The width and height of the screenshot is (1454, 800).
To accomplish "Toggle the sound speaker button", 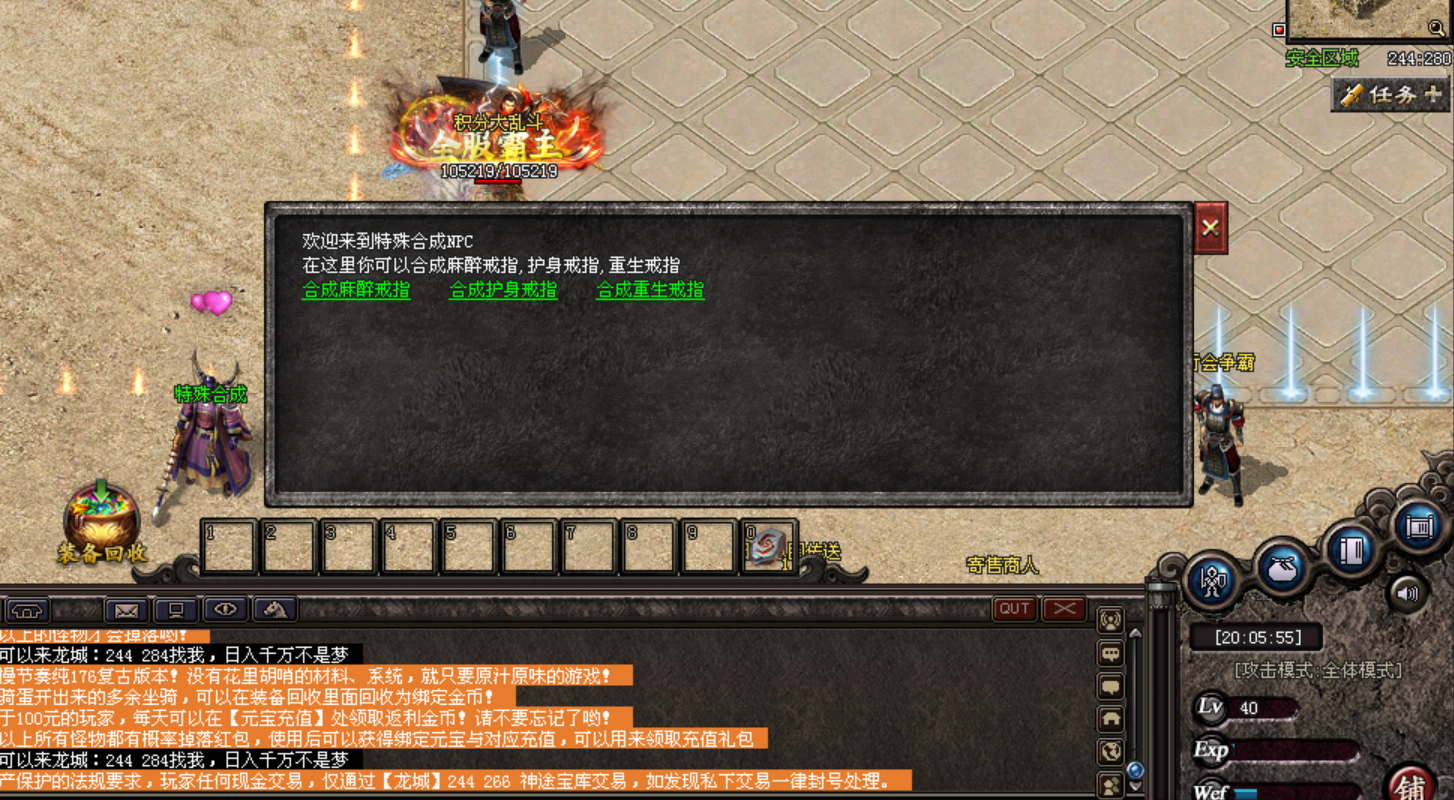I will pyautogui.click(x=1407, y=593).
